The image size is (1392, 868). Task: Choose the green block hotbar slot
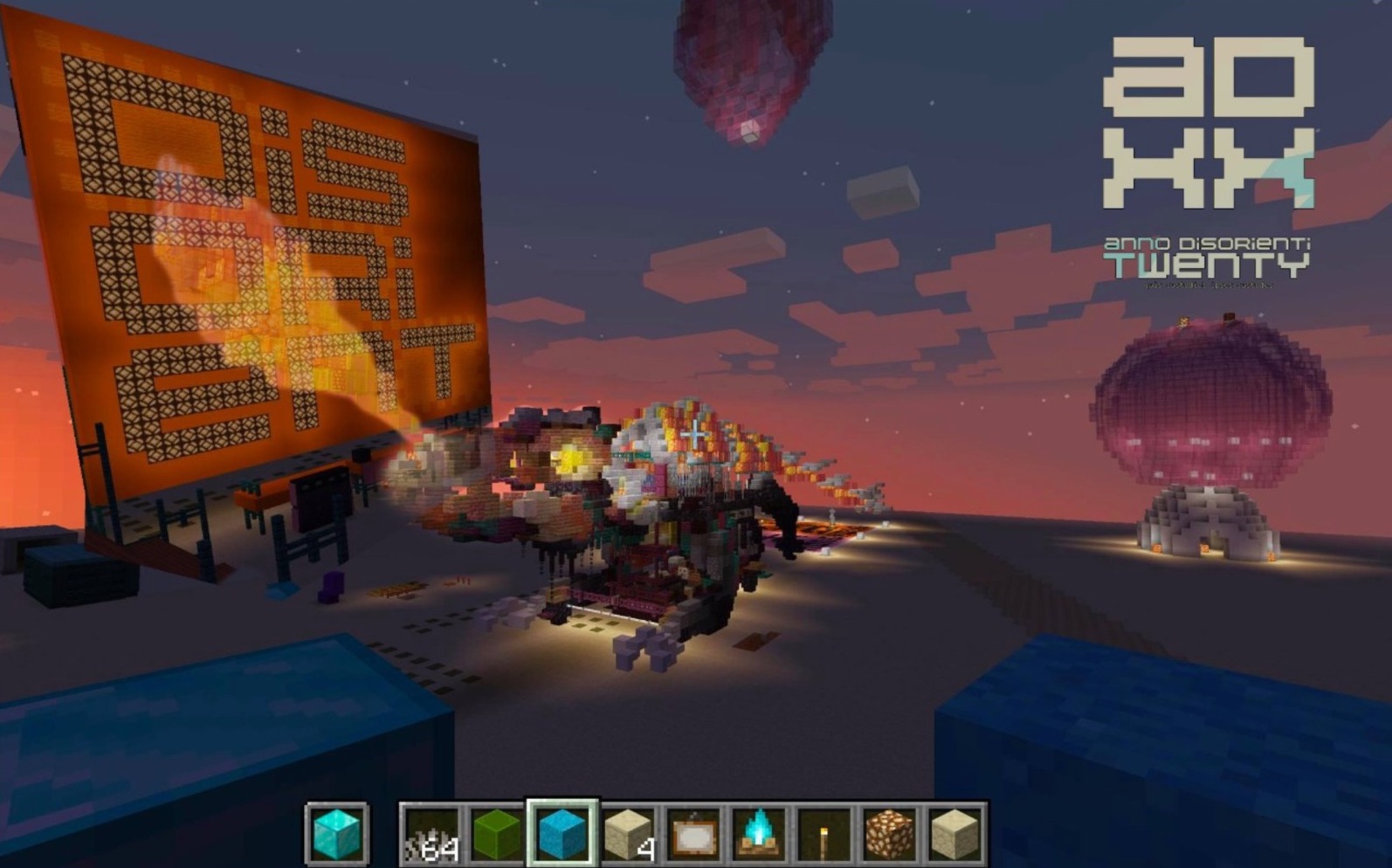(496, 834)
